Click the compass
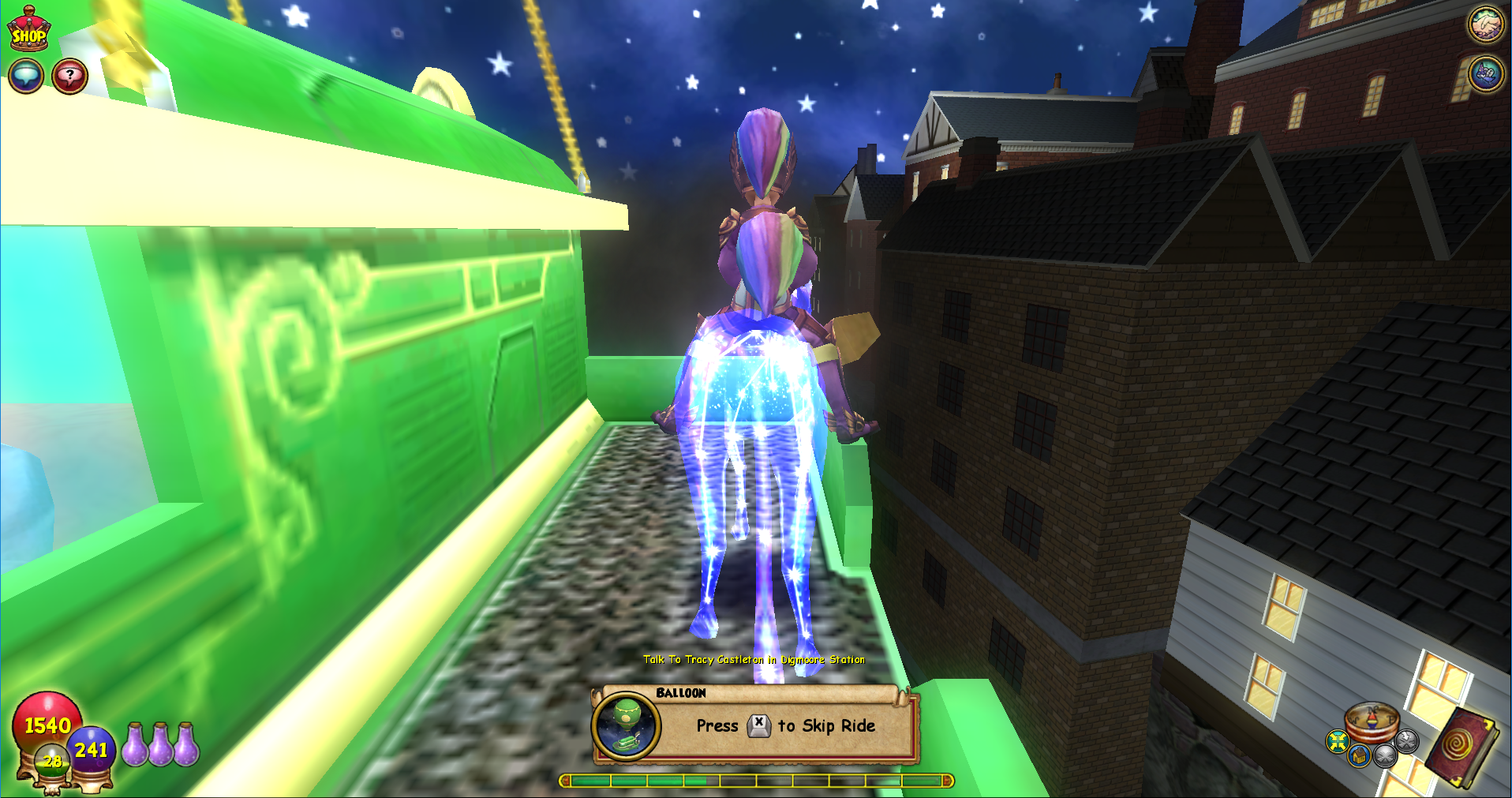This screenshot has width=1512, height=798. coord(1372,719)
